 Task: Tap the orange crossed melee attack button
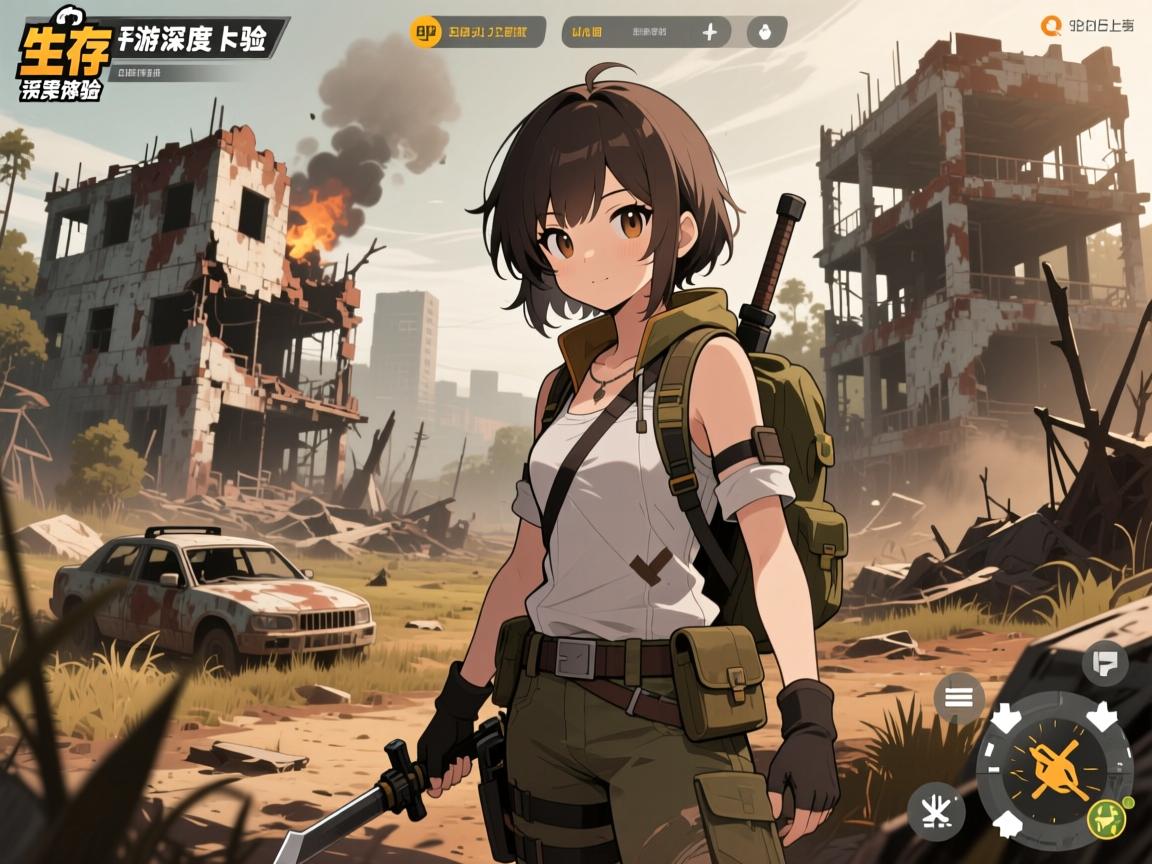pos(1054,768)
